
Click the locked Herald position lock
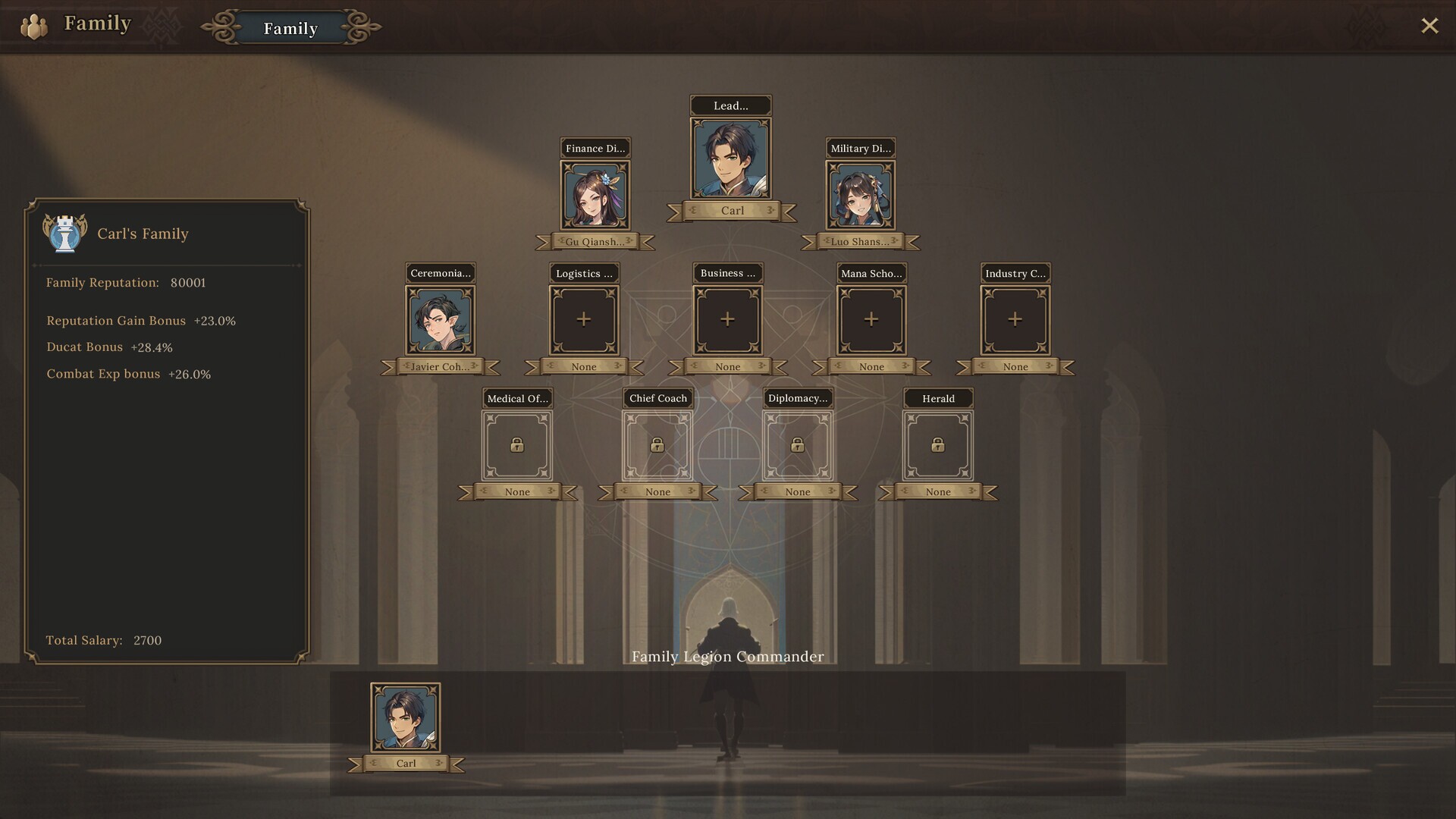pyautogui.click(x=938, y=445)
